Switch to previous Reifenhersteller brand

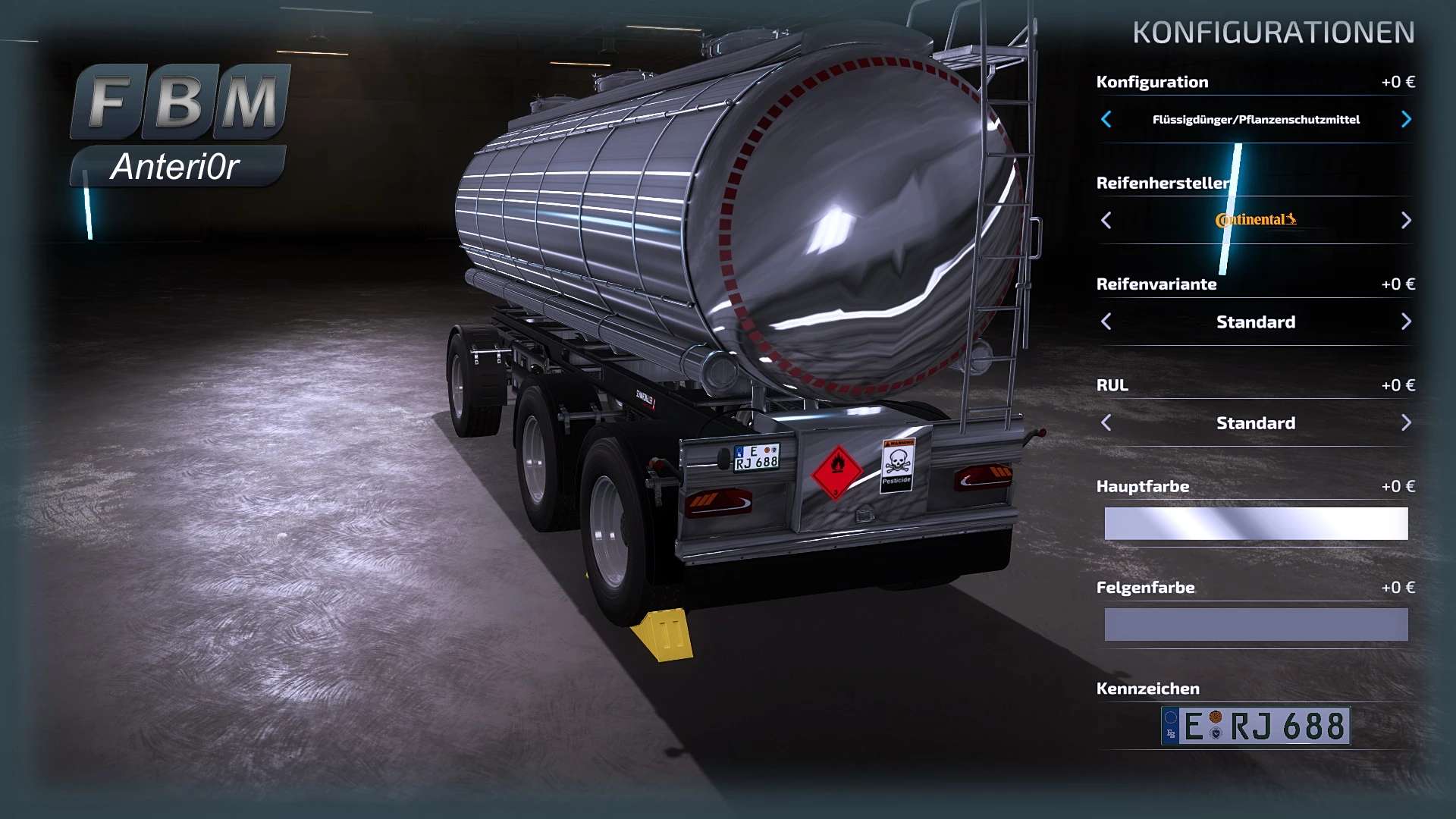point(1106,220)
